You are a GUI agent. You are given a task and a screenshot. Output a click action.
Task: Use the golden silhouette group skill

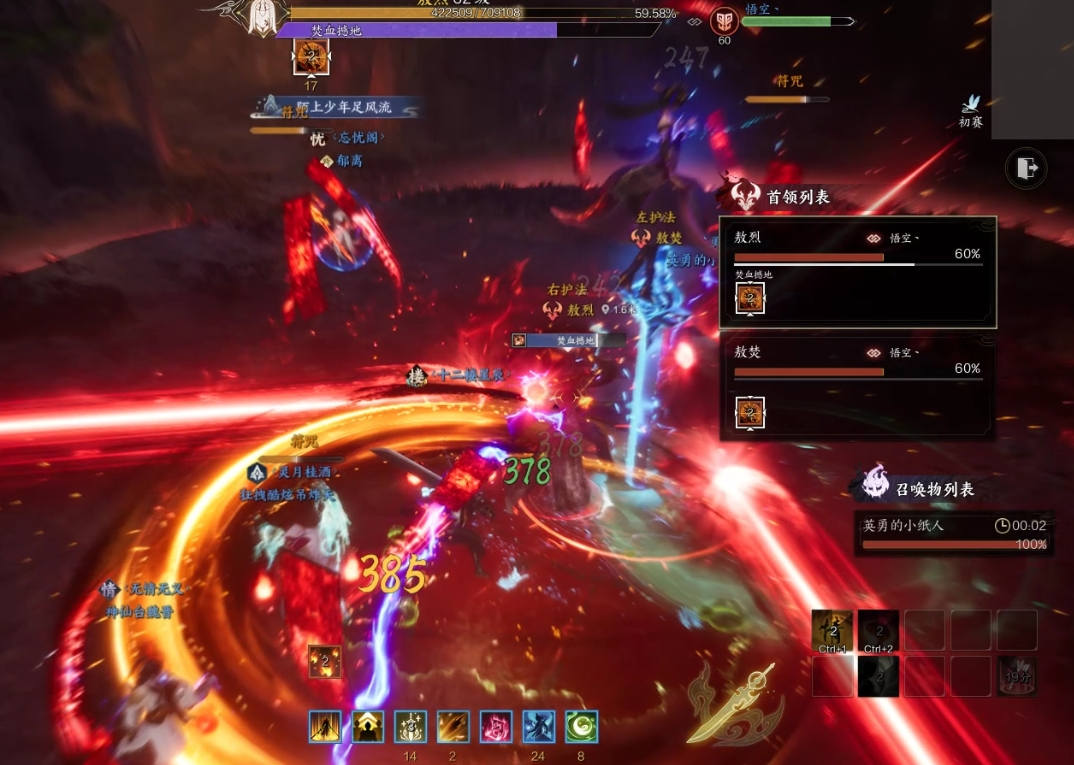coord(368,726)
